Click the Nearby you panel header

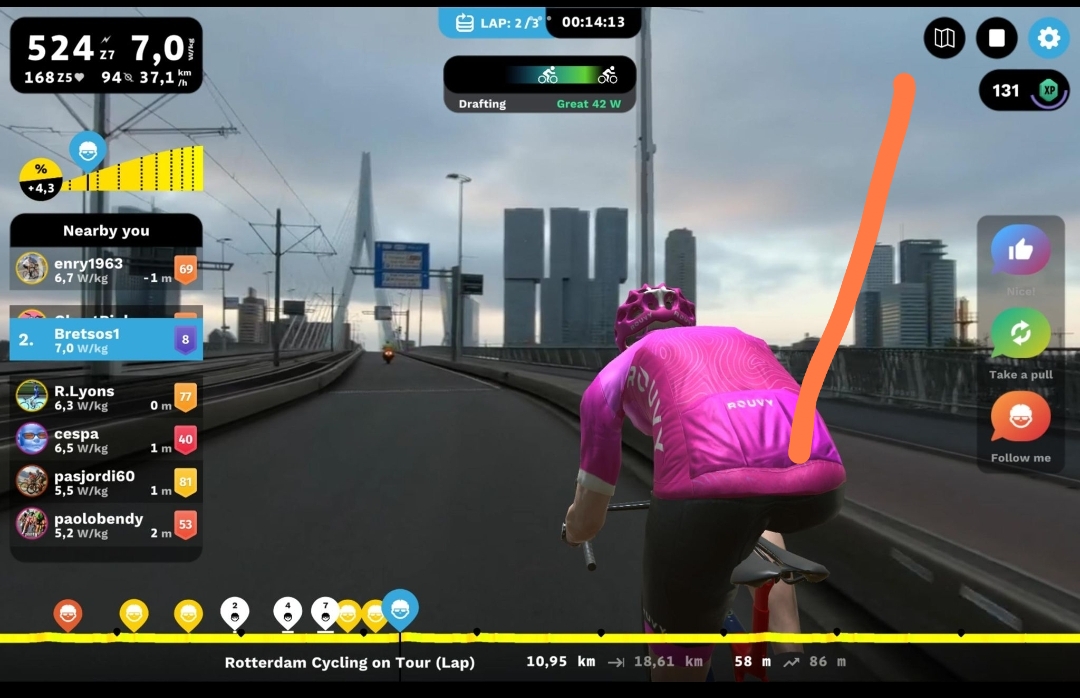pyautogui.click(x=106, y=231)
